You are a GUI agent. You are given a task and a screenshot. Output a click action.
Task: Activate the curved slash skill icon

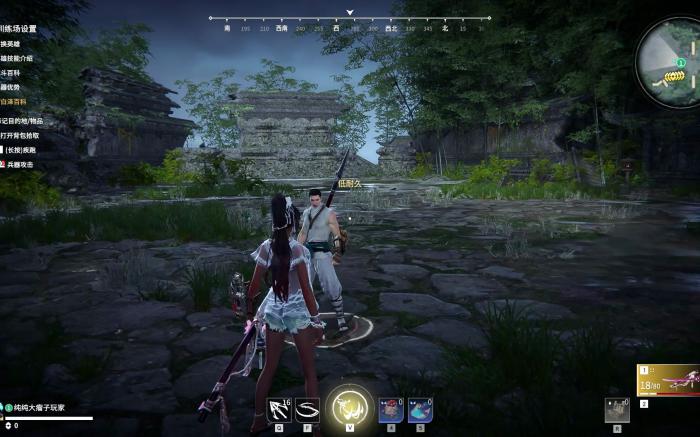(x=307, y=410)
